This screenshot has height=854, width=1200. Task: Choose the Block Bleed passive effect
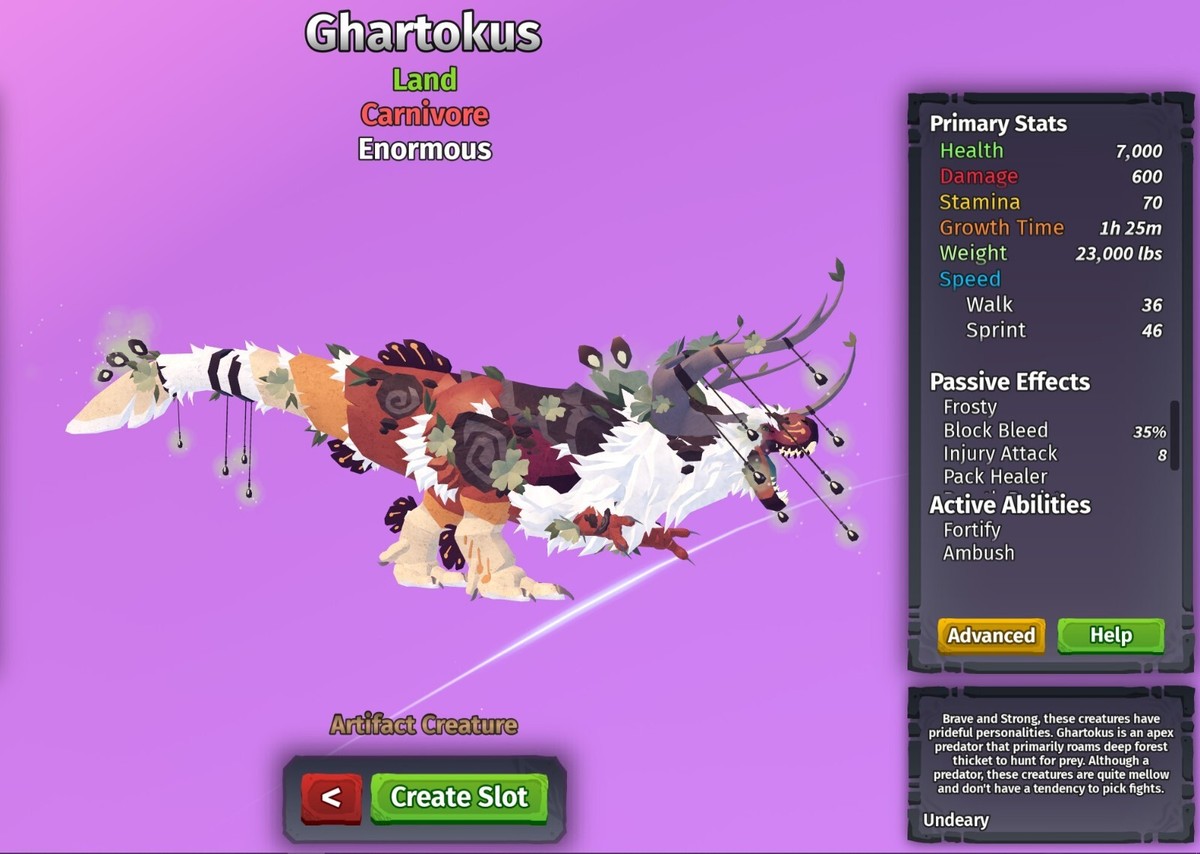[x=996, y=431]
